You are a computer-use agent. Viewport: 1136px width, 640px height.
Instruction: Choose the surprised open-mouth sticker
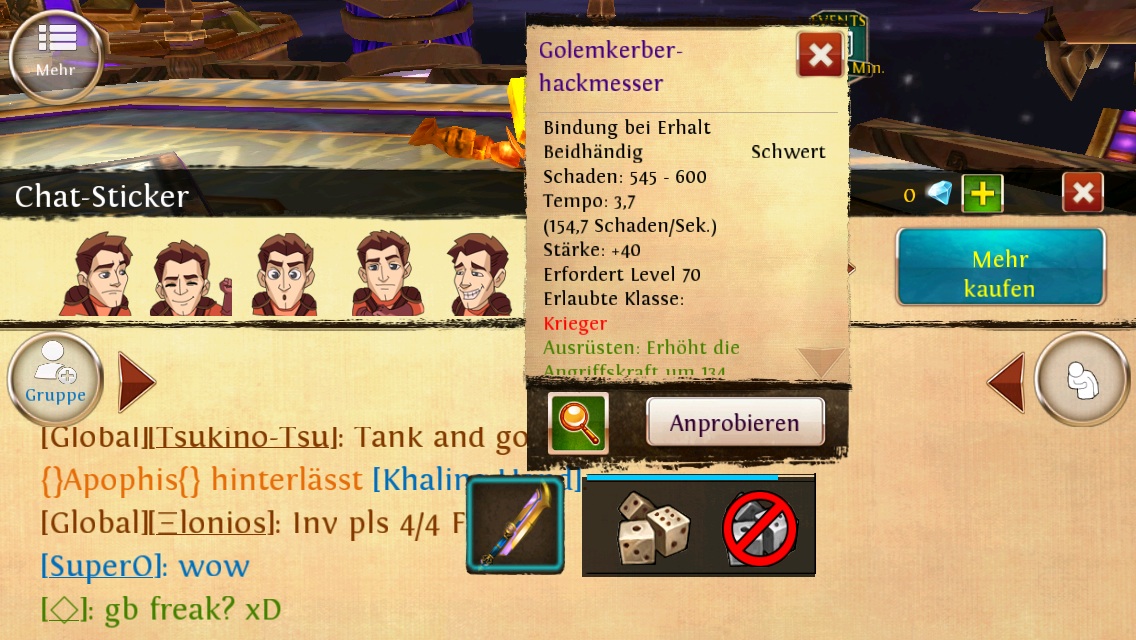point(286,277)
